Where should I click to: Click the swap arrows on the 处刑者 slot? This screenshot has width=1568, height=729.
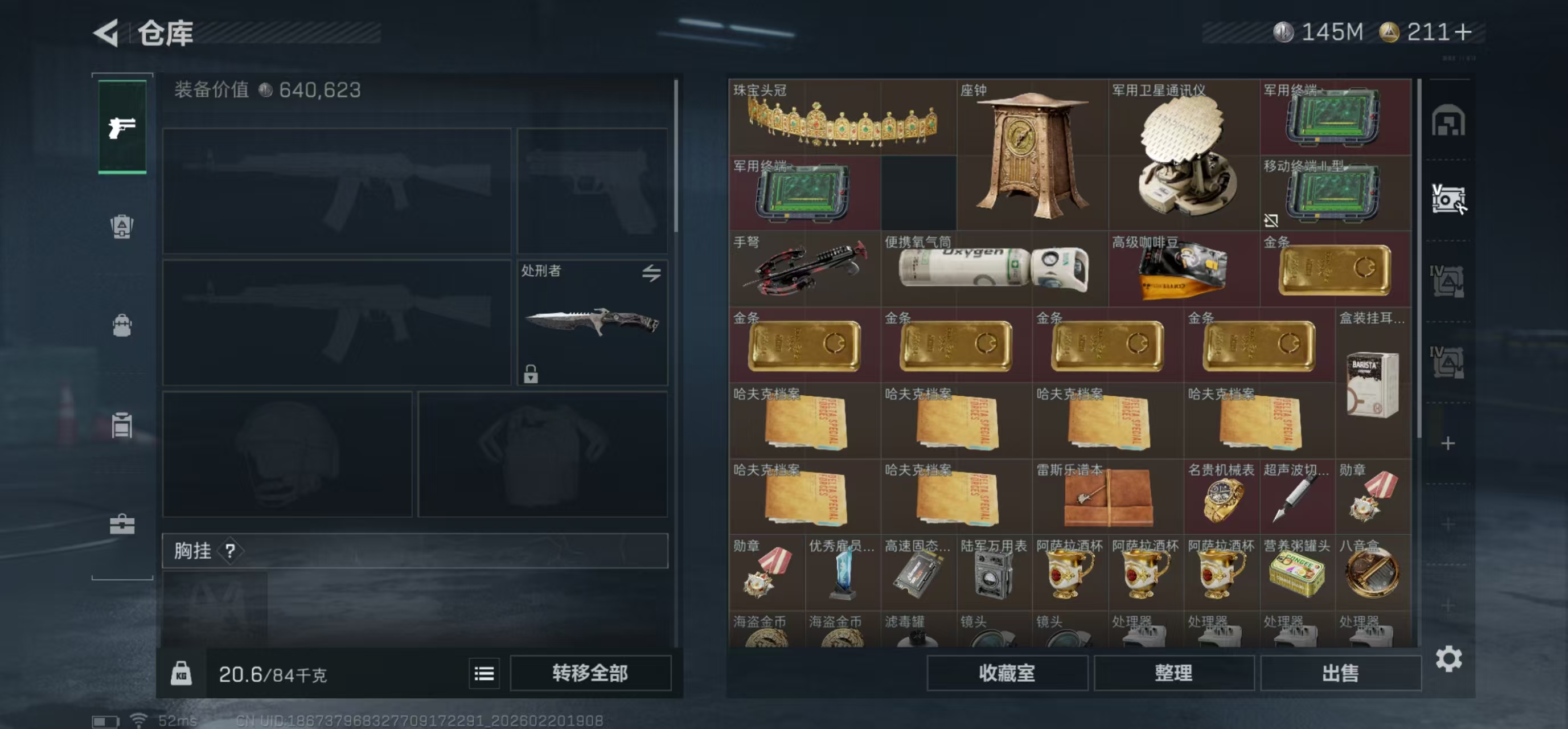click(651, 274)
